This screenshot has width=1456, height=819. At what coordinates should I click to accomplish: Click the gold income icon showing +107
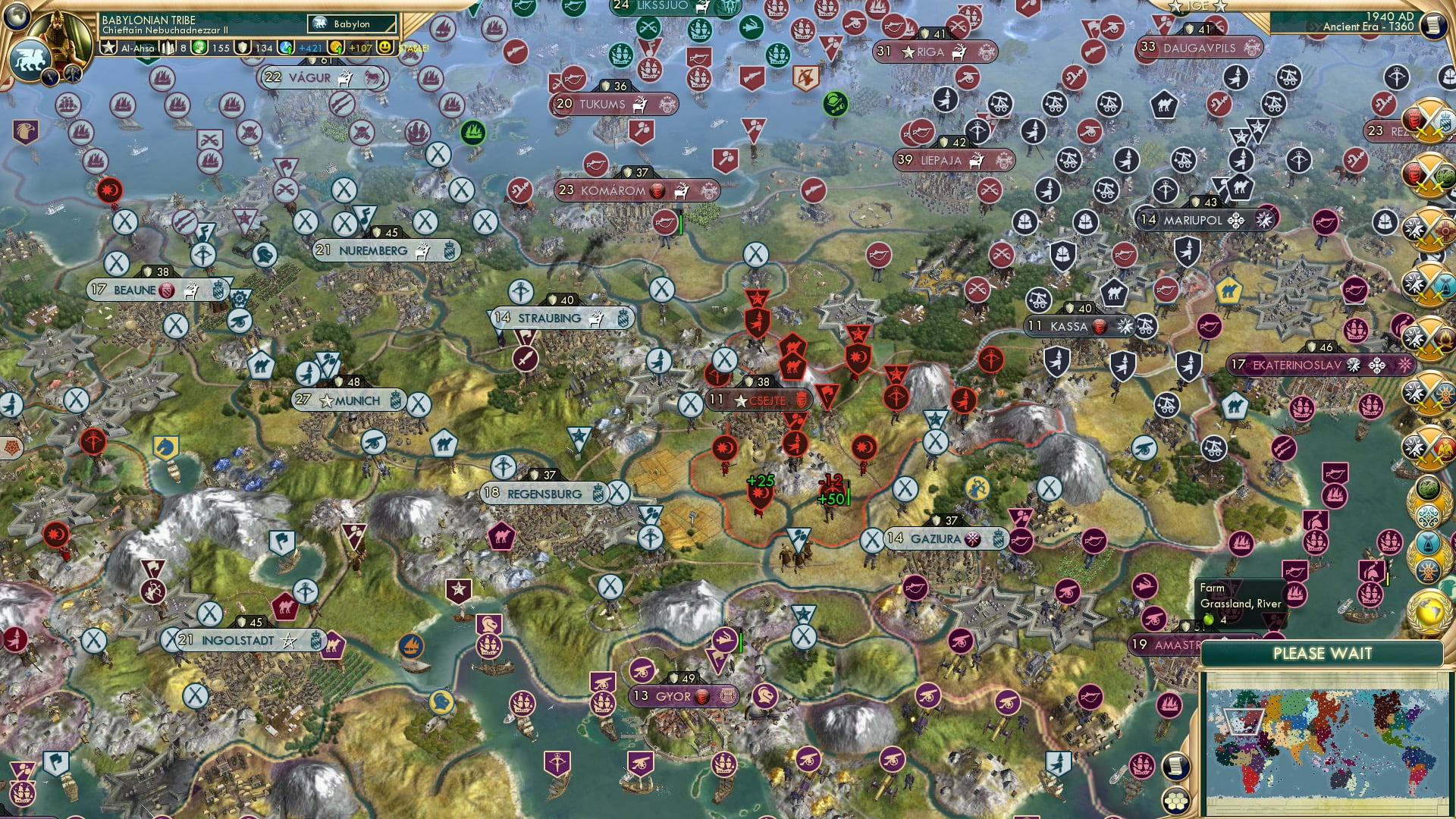(x=334, y=48)
